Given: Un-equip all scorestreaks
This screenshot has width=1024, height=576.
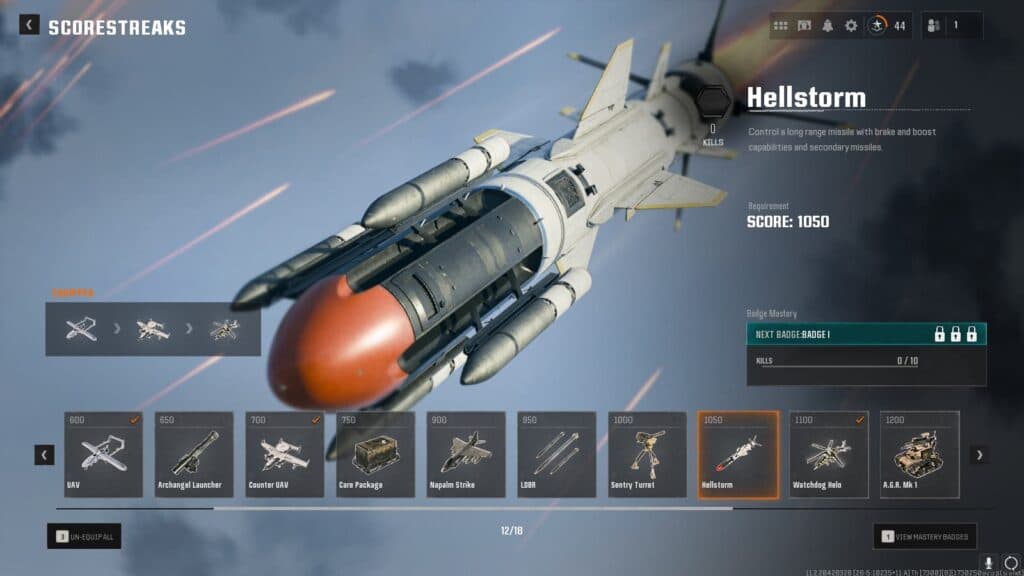Looking at the screenshot, I should point(84,537).
